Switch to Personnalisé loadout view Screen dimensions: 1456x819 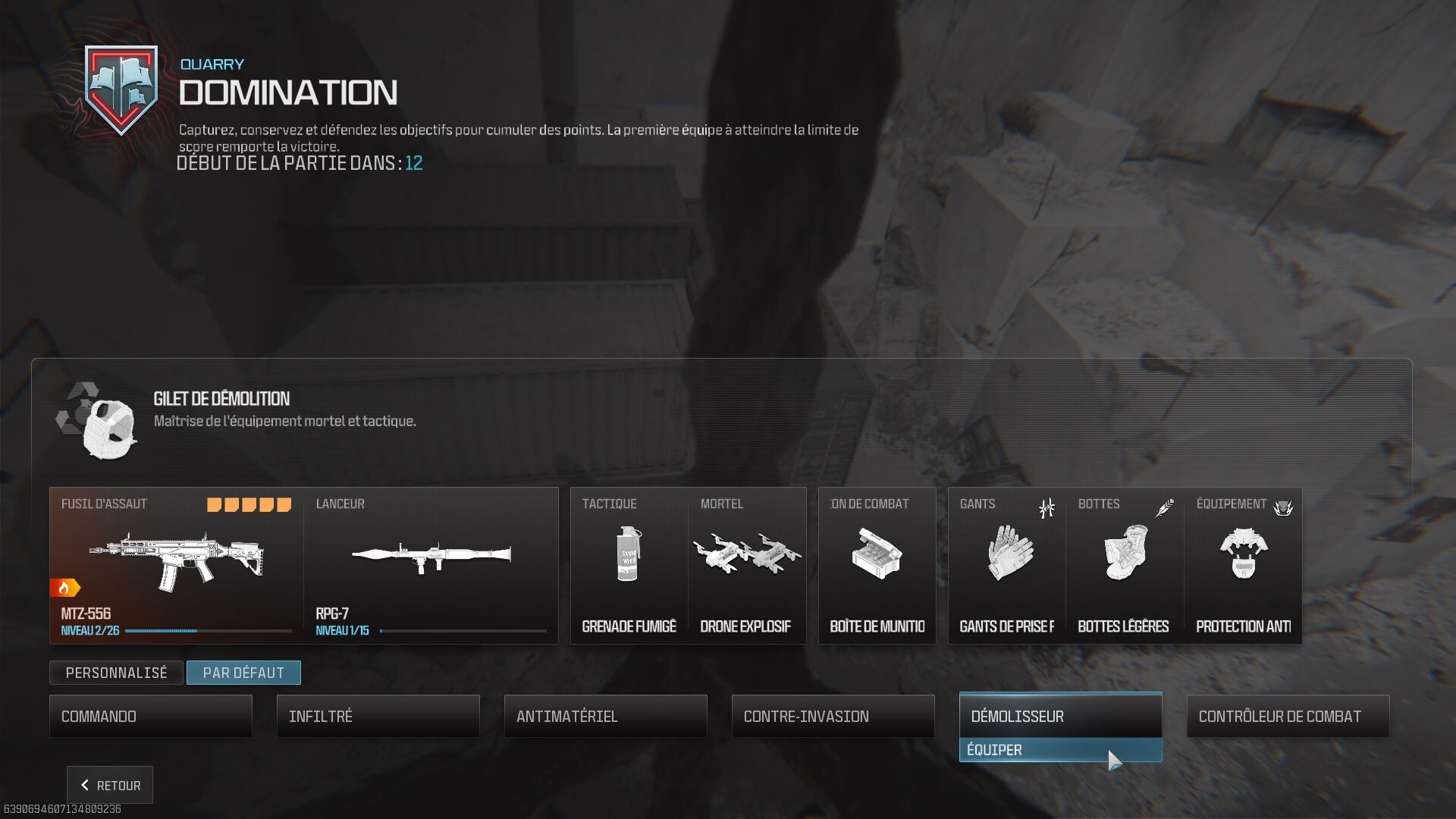click(115, 672)
